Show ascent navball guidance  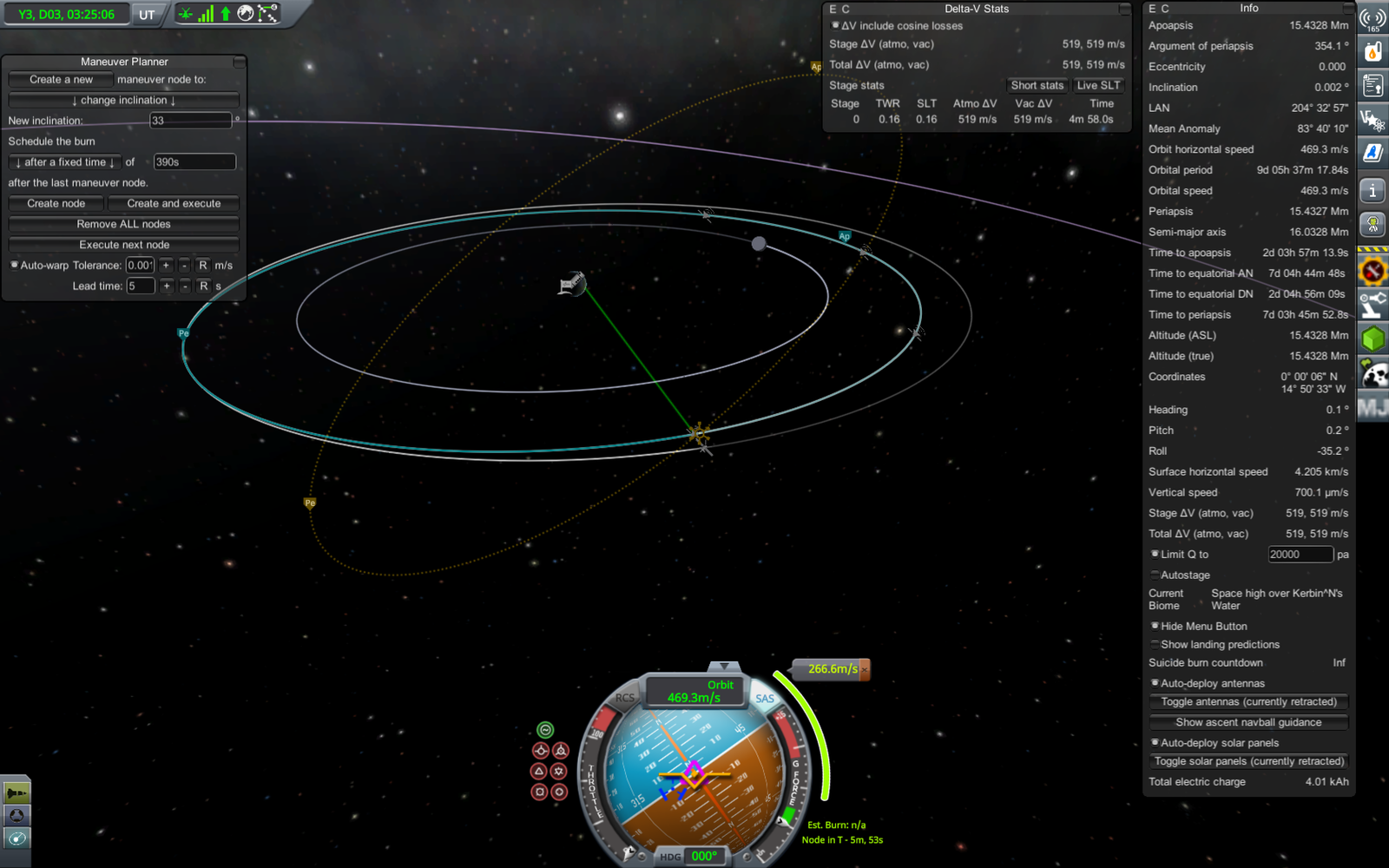coord(1248,722)
